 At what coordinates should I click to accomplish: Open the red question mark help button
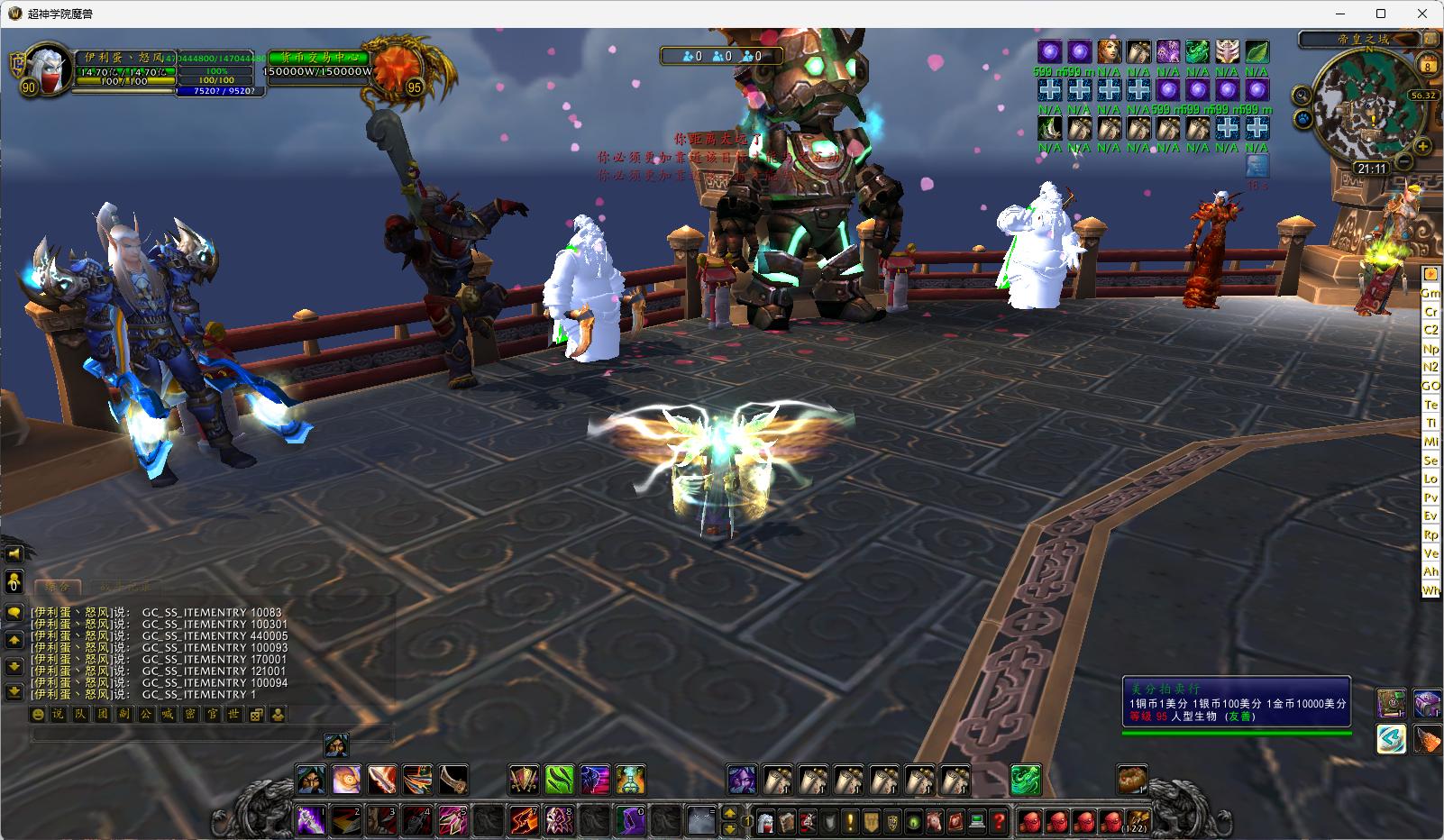(999, 821)
